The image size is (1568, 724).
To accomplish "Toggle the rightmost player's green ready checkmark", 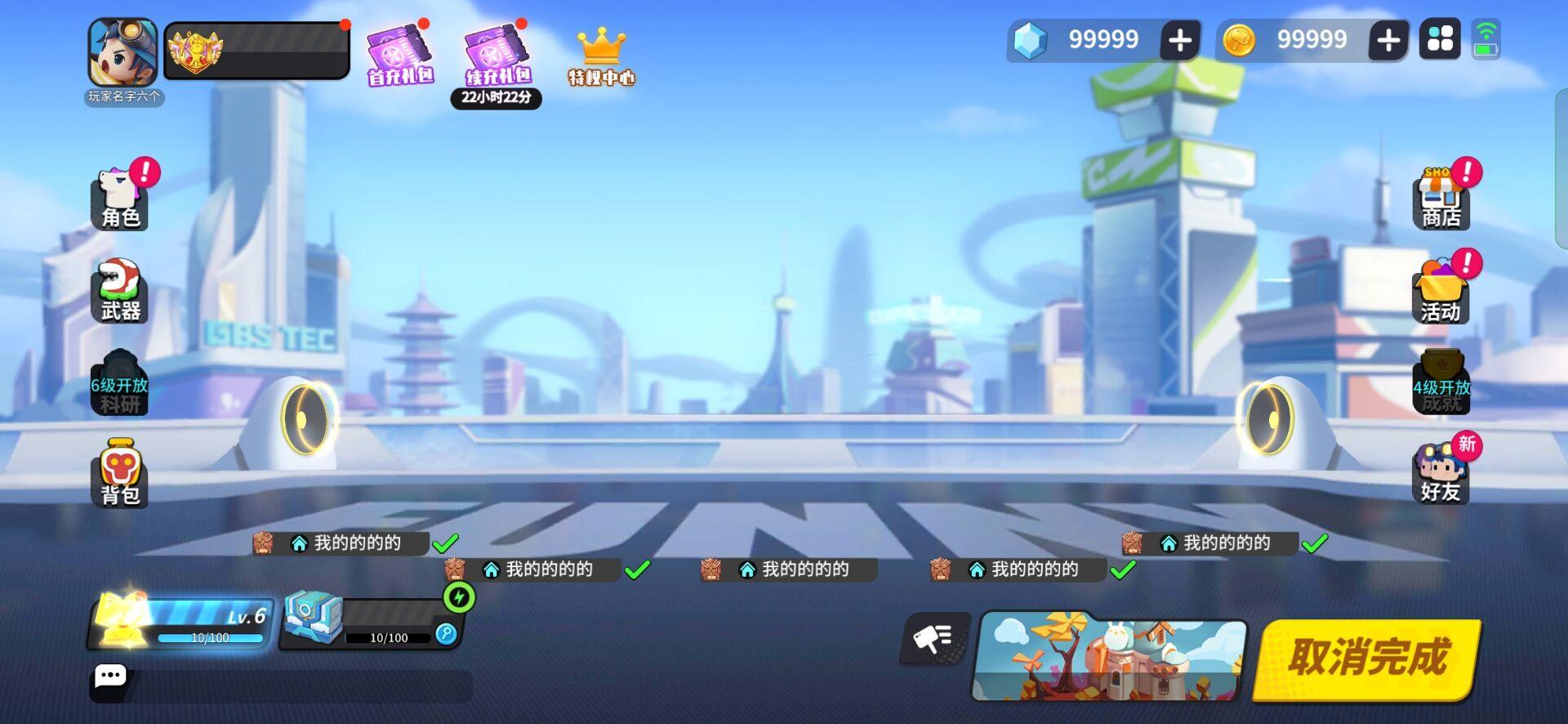I will (1315, 543).
